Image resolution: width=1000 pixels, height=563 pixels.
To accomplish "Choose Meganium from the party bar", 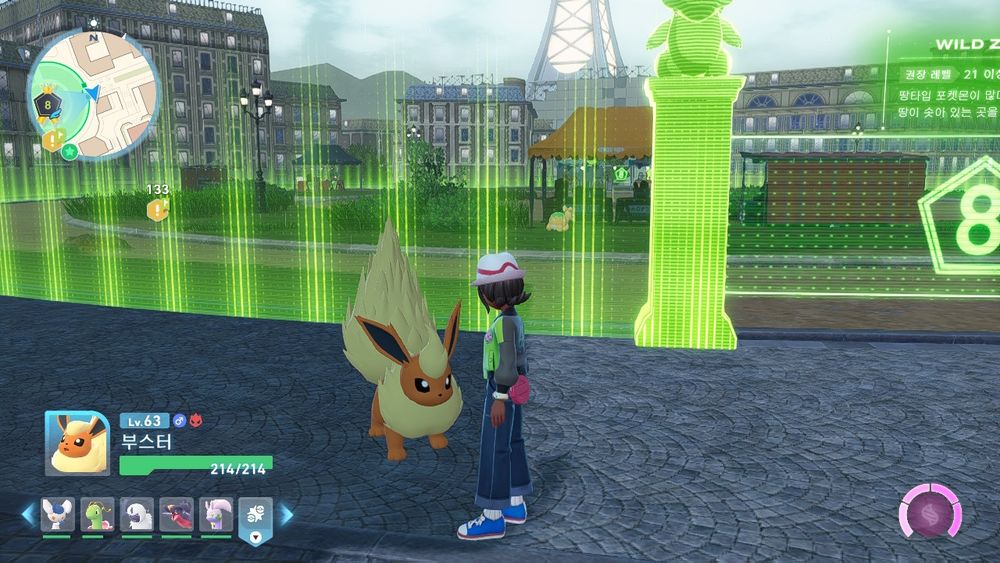I will [x=97, y=514].
